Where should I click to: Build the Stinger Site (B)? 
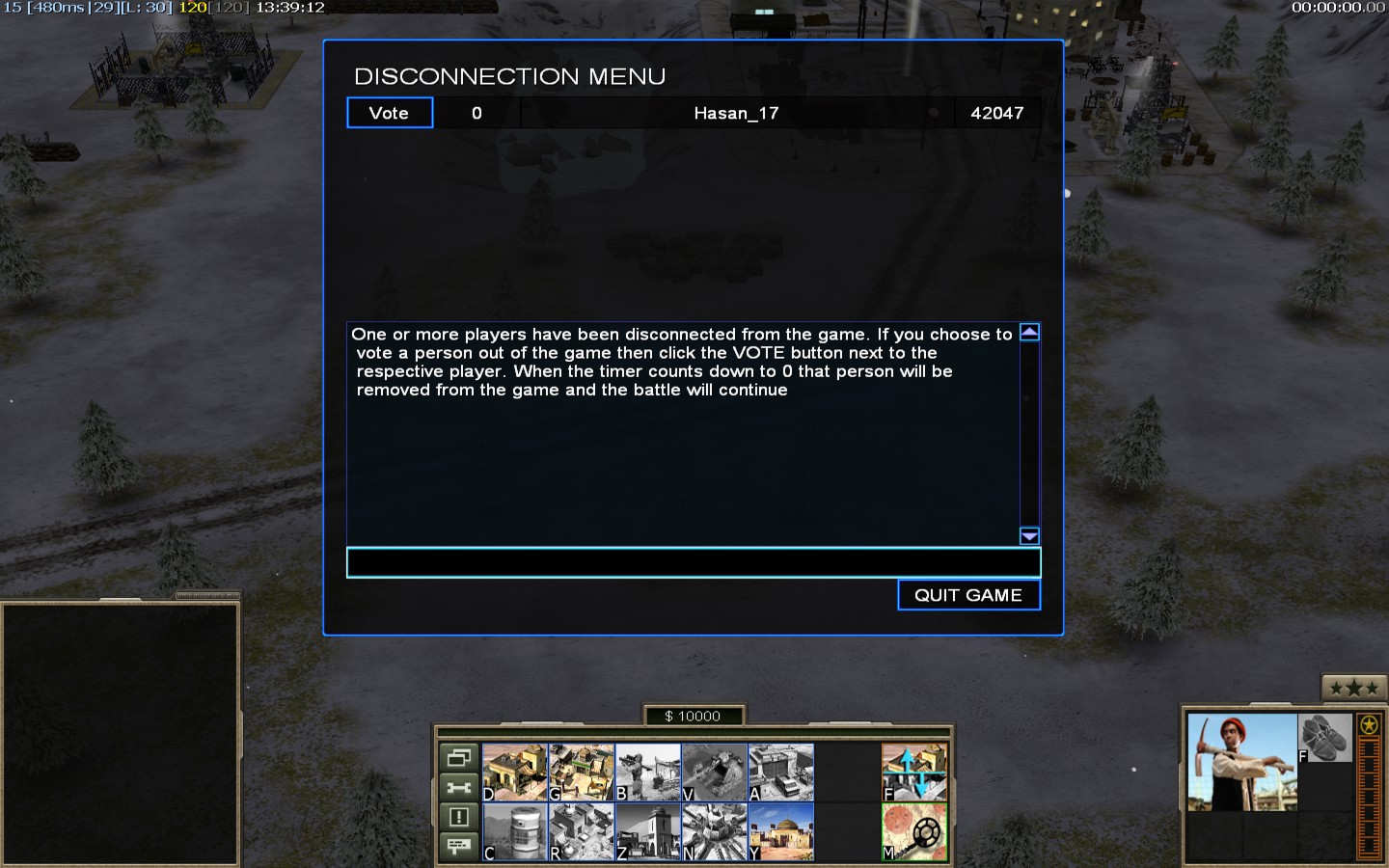(647, 773)
